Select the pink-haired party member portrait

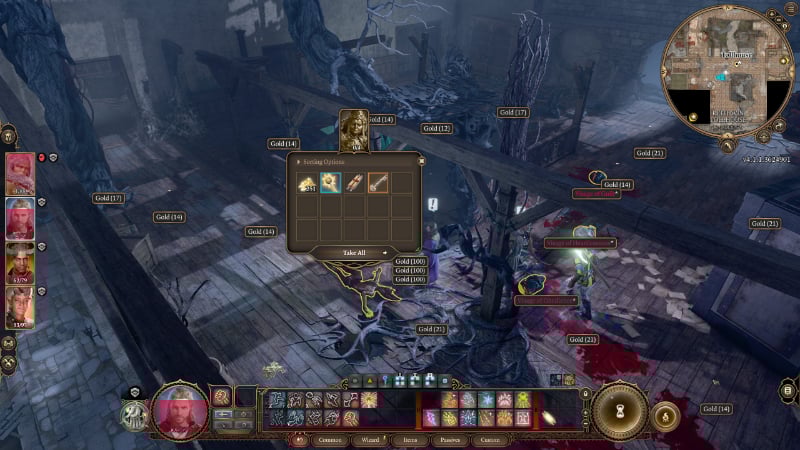(20, 172)
